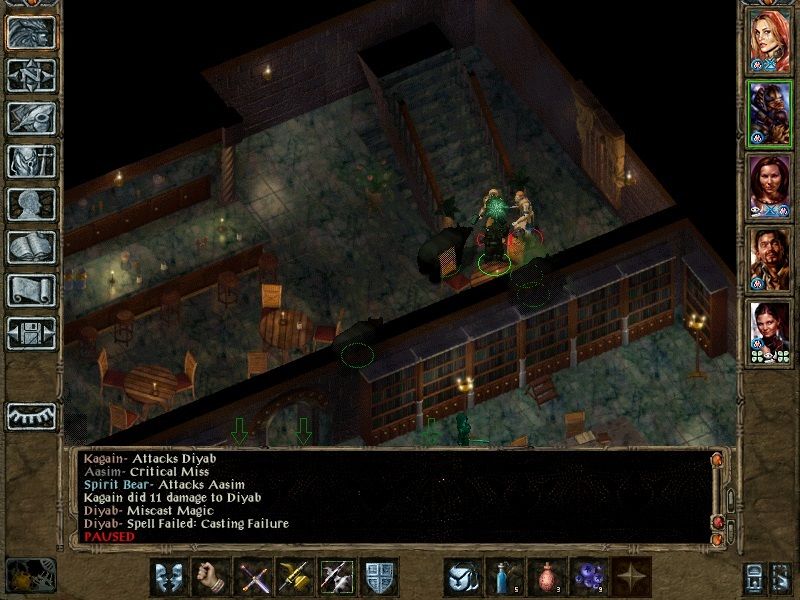
Task: Select the armored dwarf portrait with green border
Action: pyautogui.click(x=769, y=113)
